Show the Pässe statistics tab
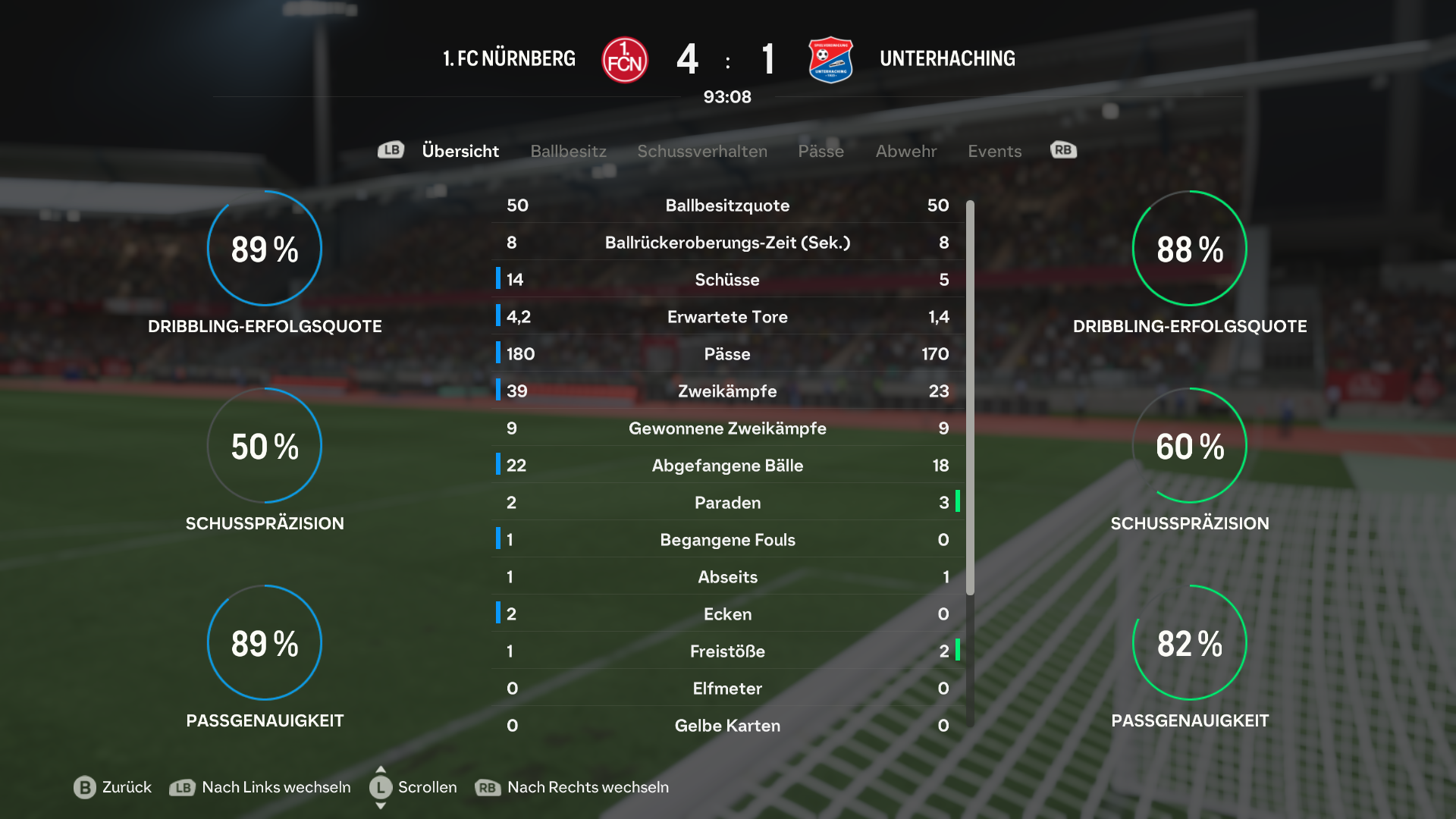 click(x=821, y=151)
